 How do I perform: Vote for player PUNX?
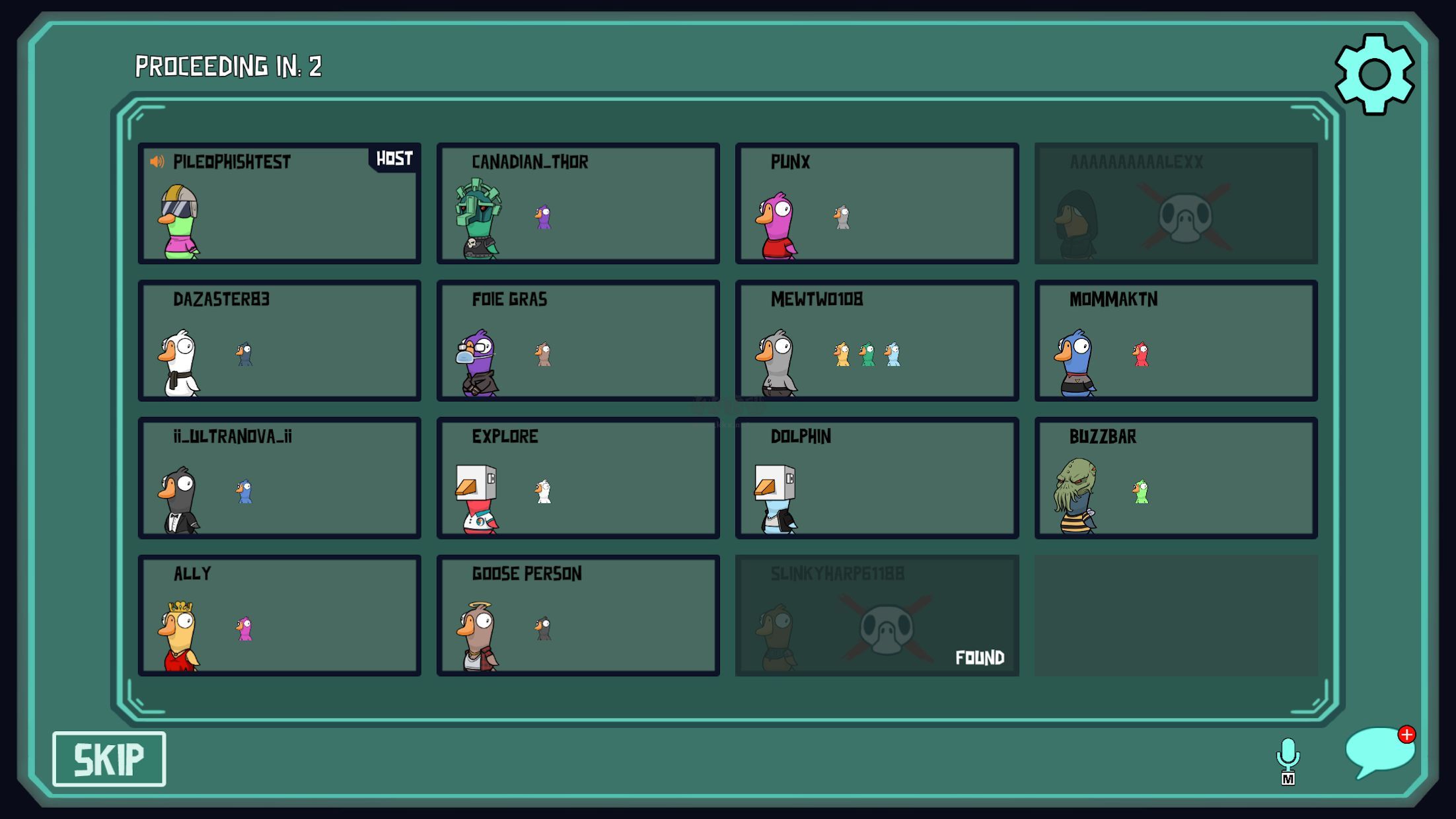pos(877,203)
